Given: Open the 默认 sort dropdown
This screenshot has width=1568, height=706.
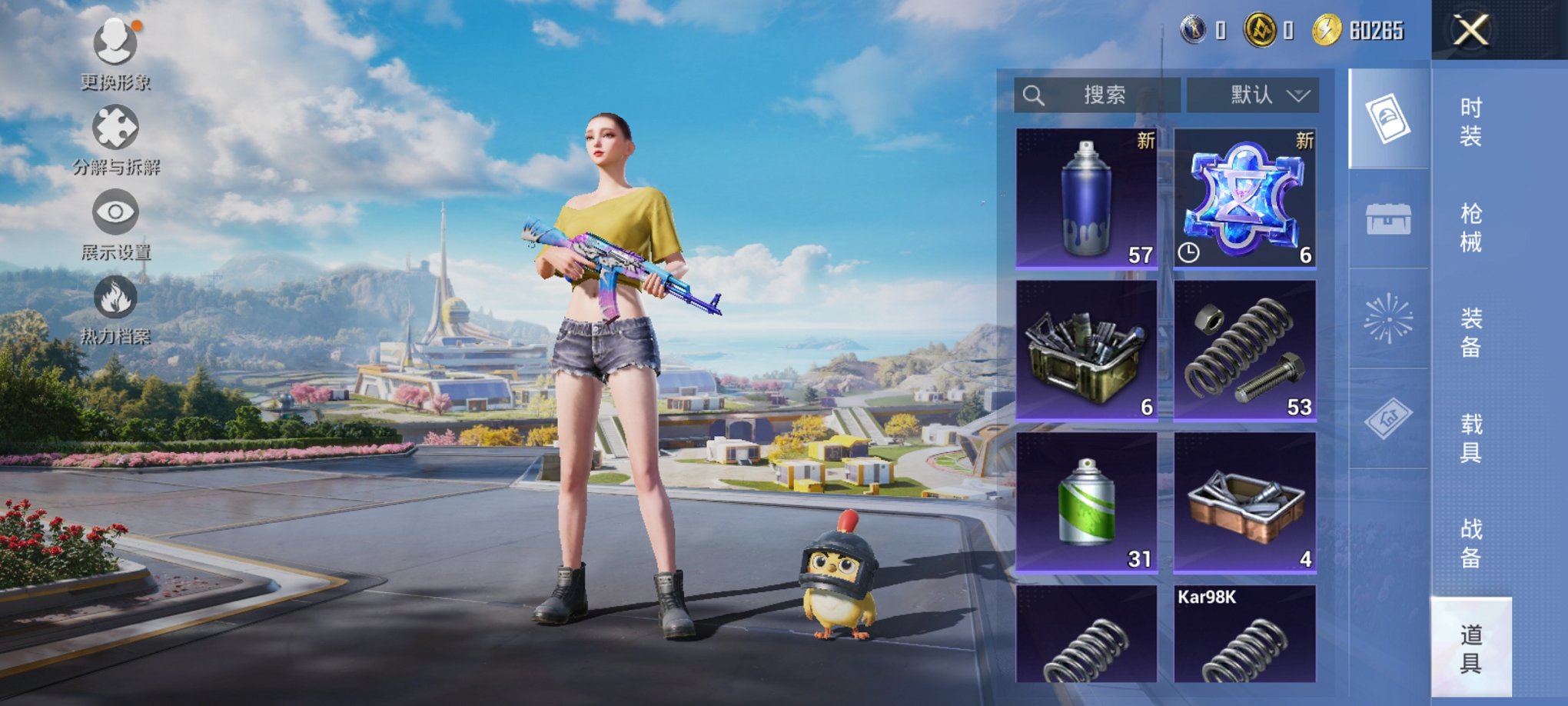Looking at the screenshot, I should 1253,95.
